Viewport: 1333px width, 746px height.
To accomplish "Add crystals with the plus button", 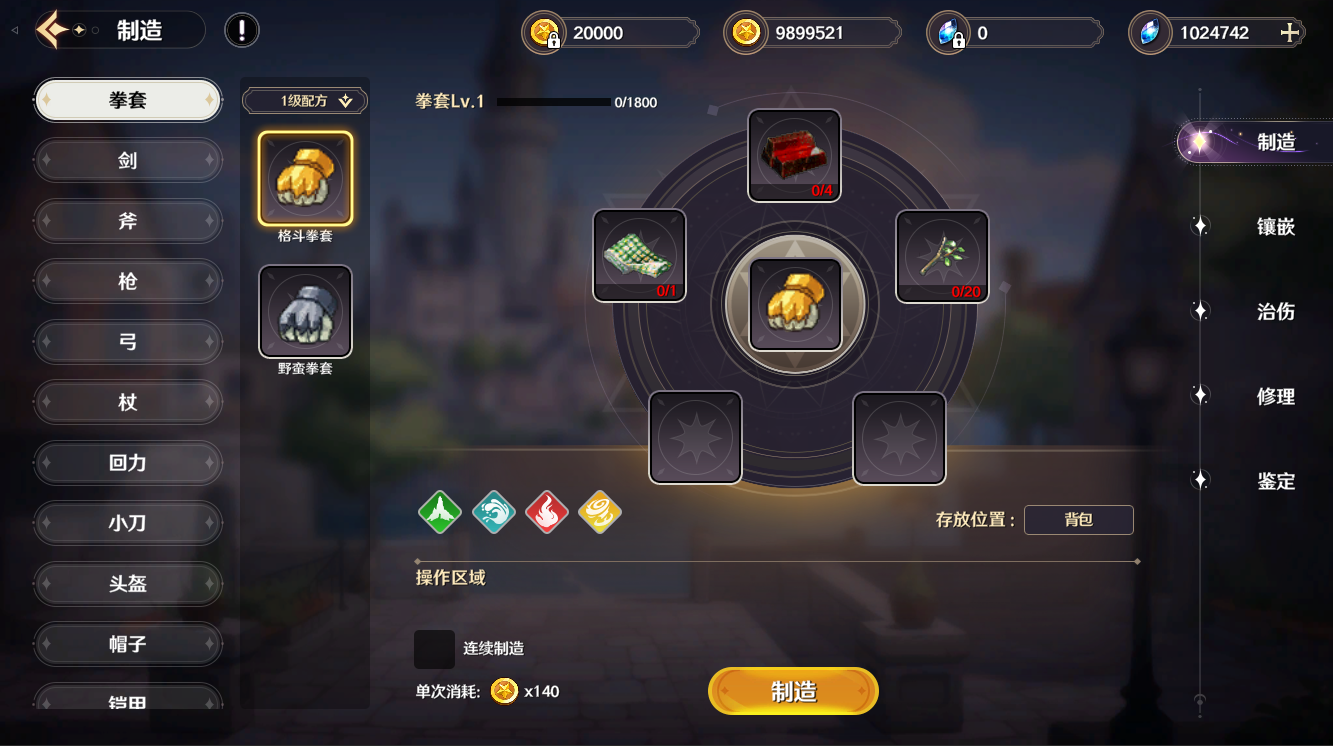I will pyautogui.click(x=1290, y=33).
